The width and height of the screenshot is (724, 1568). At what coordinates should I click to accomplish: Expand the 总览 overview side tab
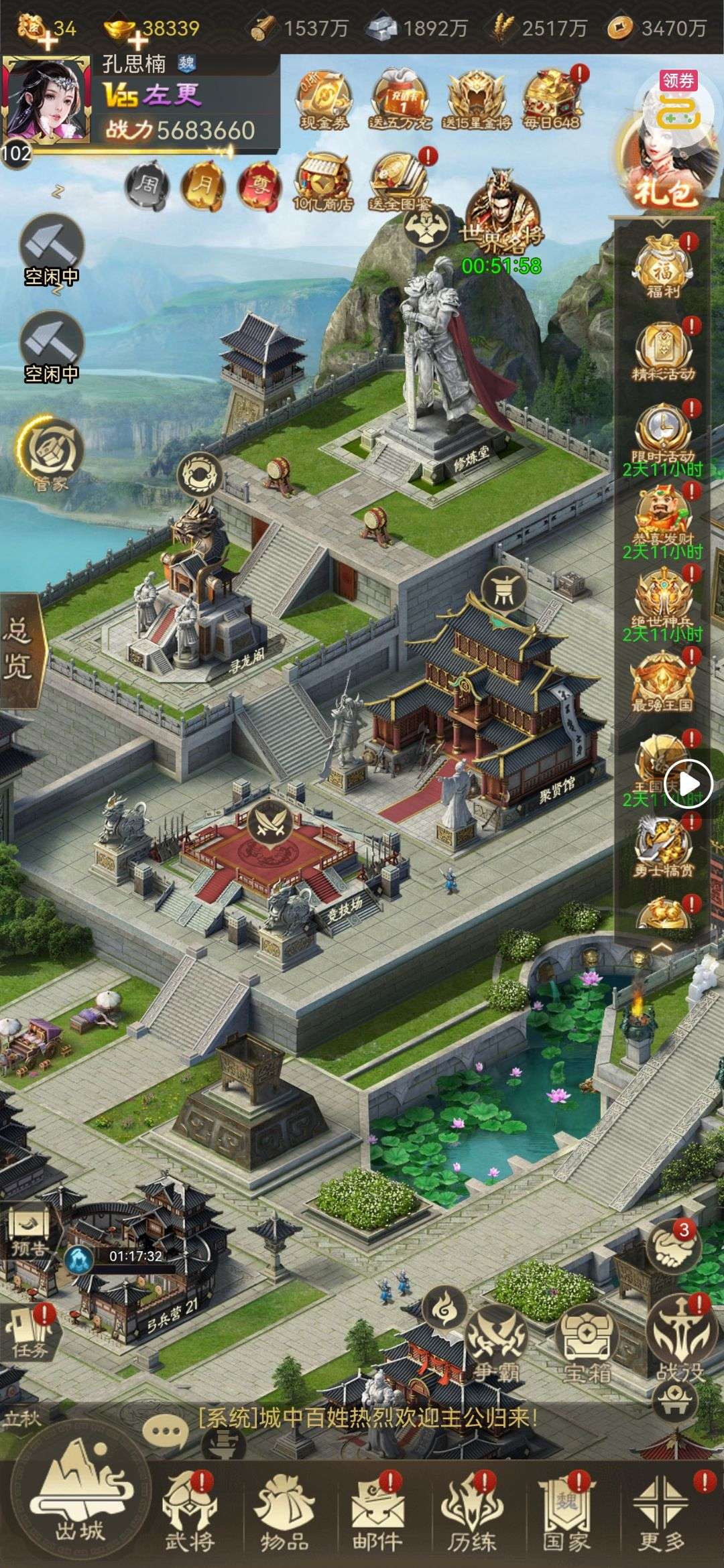pos(20,650)
